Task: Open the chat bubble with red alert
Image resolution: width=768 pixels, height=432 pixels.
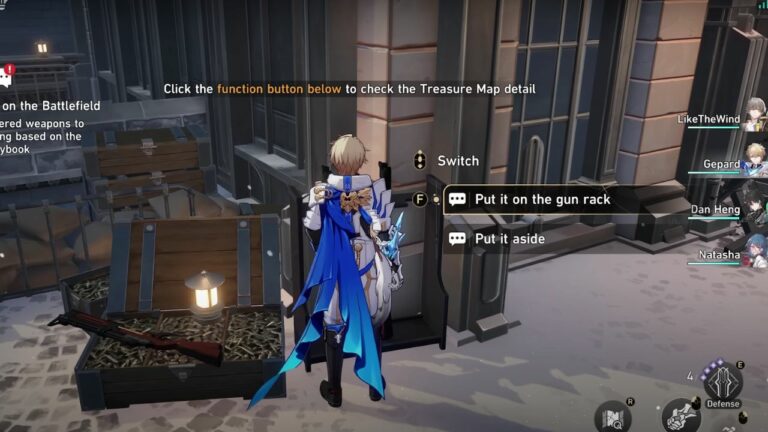Action: (x=4, y=79)
